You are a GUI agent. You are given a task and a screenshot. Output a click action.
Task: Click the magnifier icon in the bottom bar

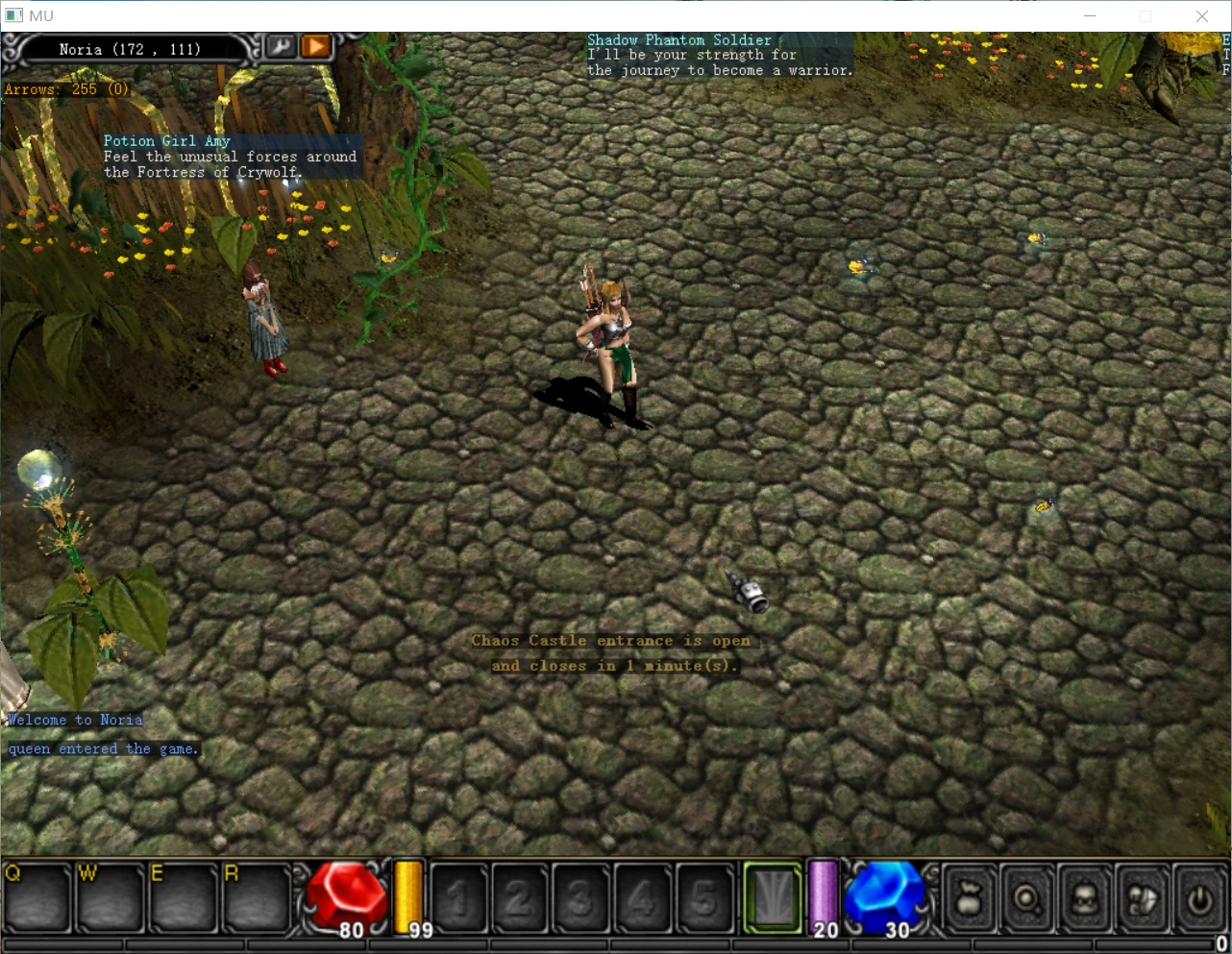[x=1026, y=899]
